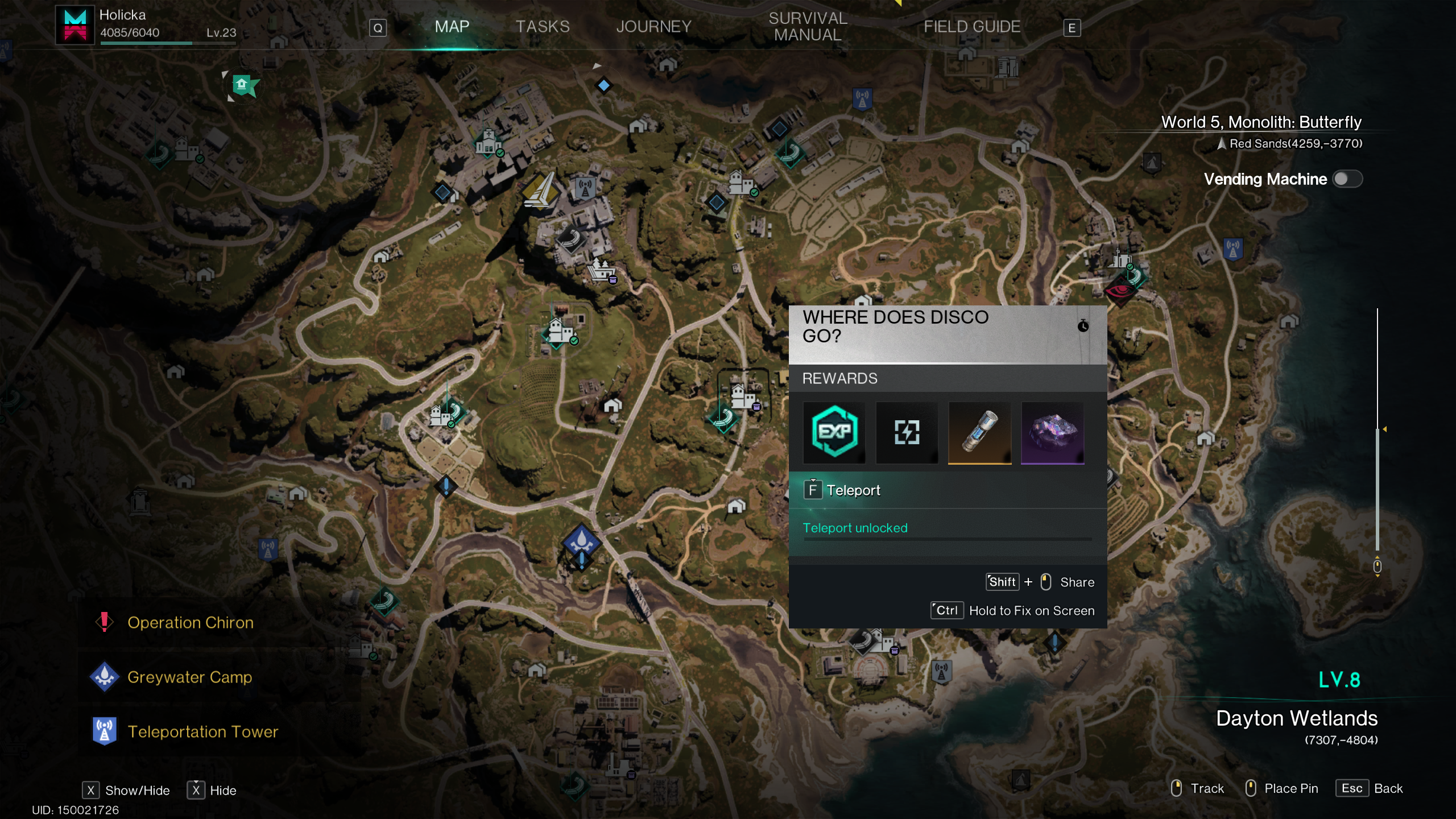
Task: Inspect the purple crystal ore reward
Action: pyautogui.click(x=1052, y=432)
